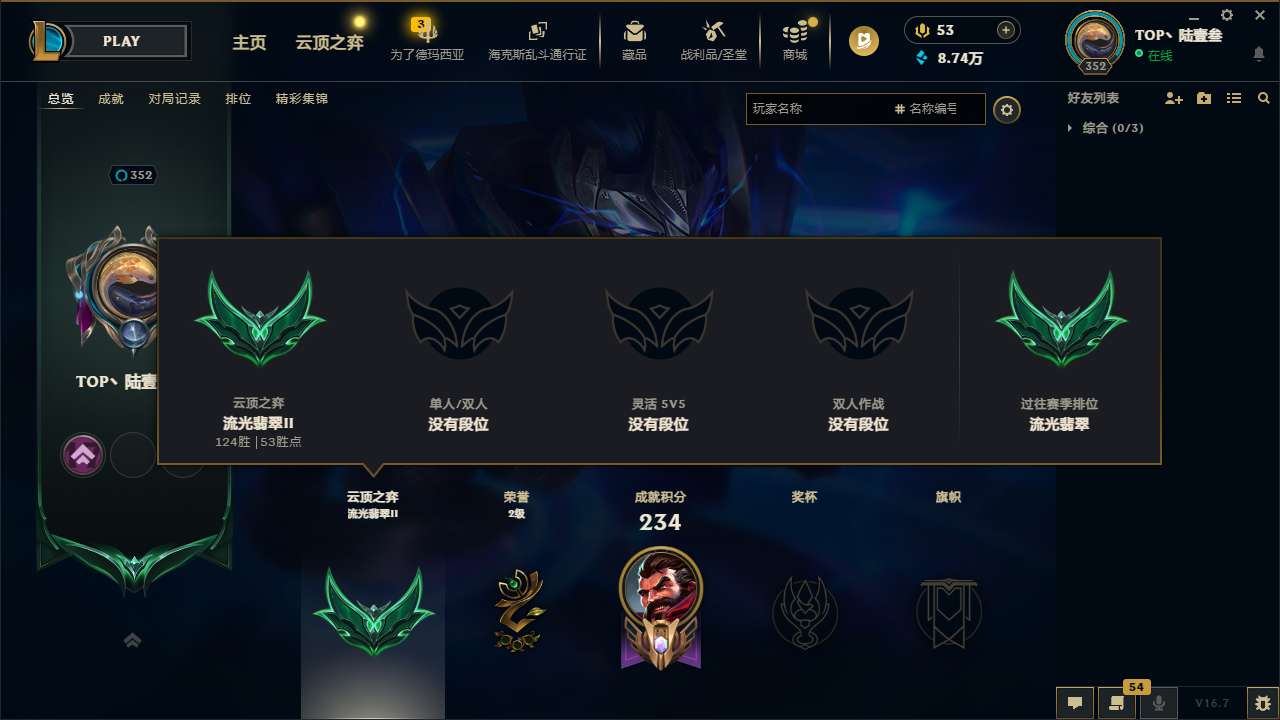Image resolution: width=1280 pixels, height=720 pixels.
Task: Click the plus to top up RP
Action: click(1007, 30)
